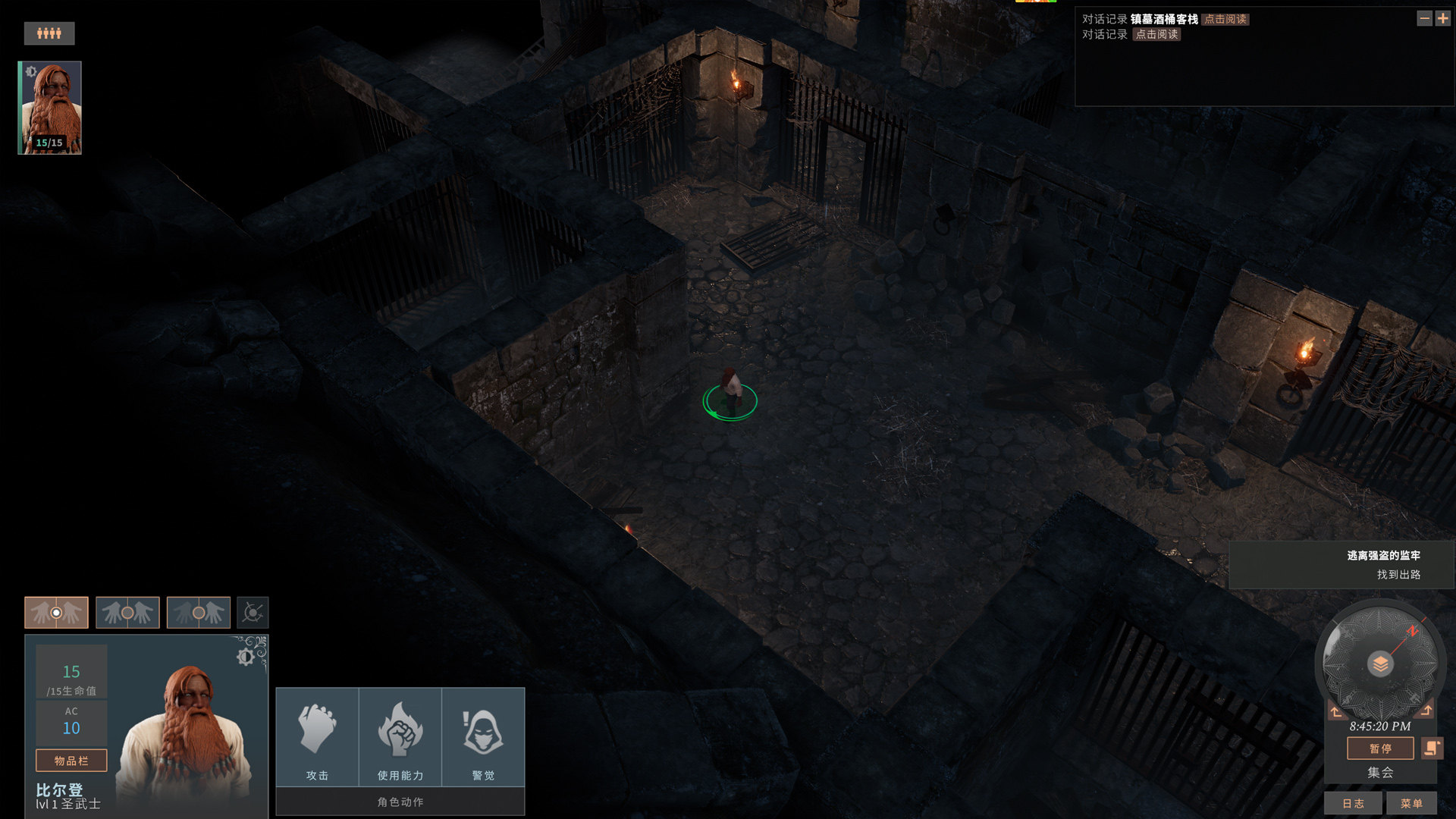Collapse the log with the minus button
1456x819 pixels.
(1424, 18)
